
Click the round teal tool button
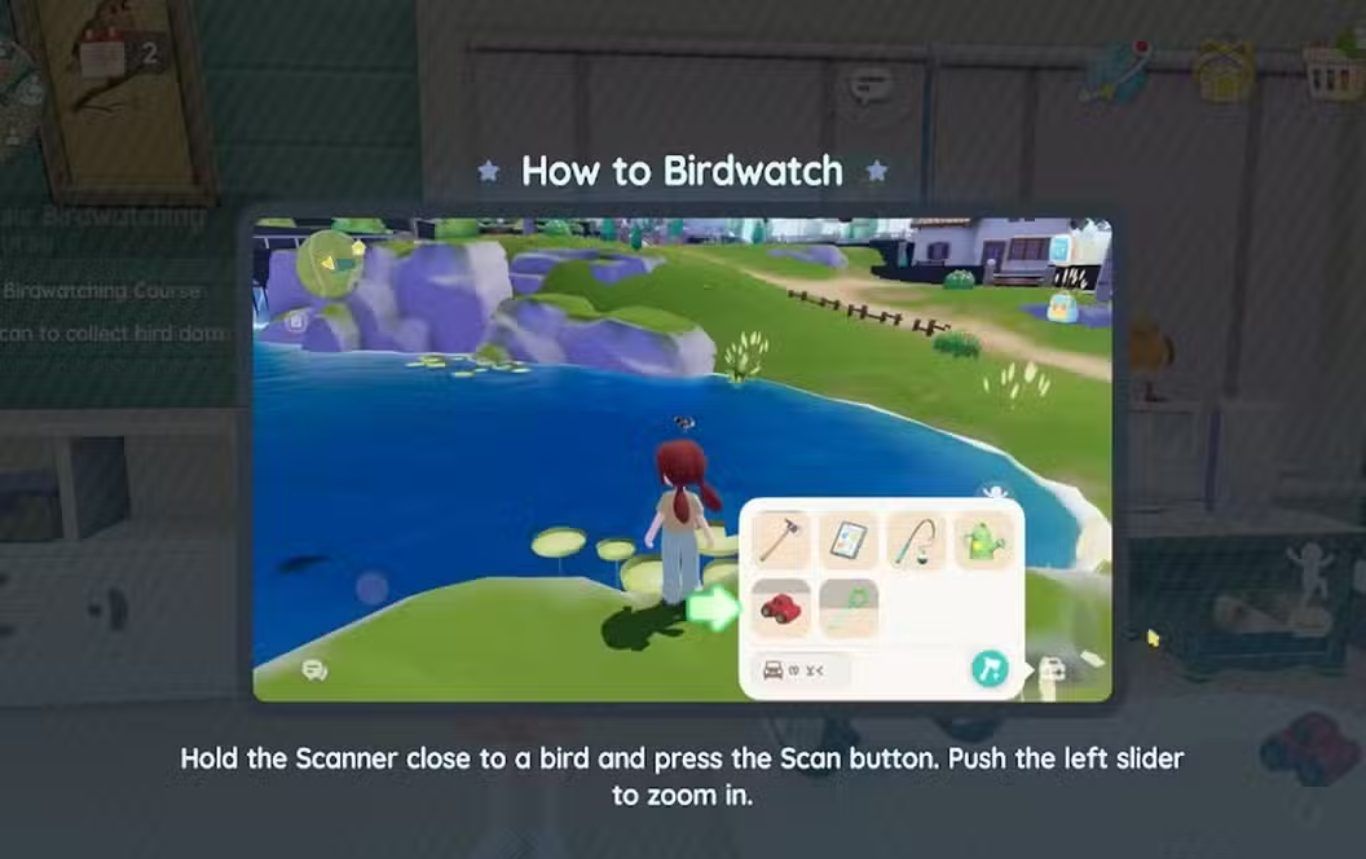coord(989,669)
